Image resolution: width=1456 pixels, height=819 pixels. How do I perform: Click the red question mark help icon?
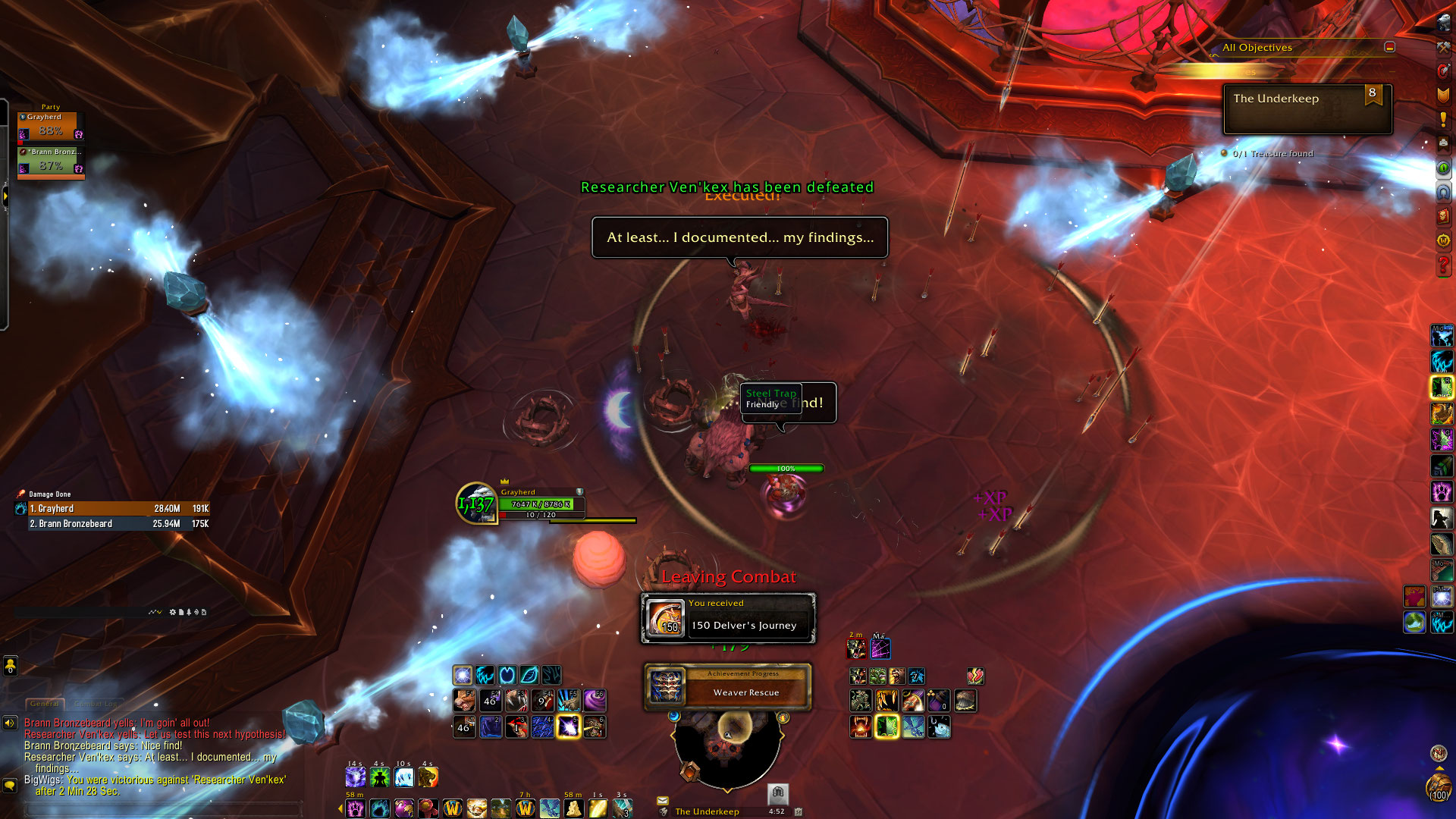click(x=1442, y=265)
